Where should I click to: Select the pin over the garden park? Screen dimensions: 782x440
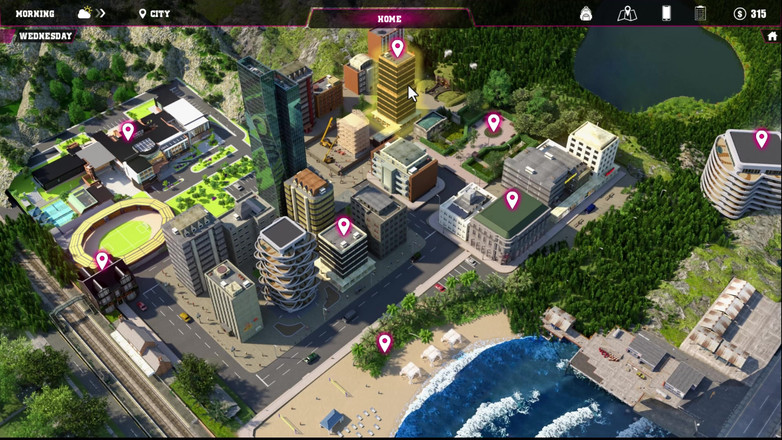click(x=493, y=122)
